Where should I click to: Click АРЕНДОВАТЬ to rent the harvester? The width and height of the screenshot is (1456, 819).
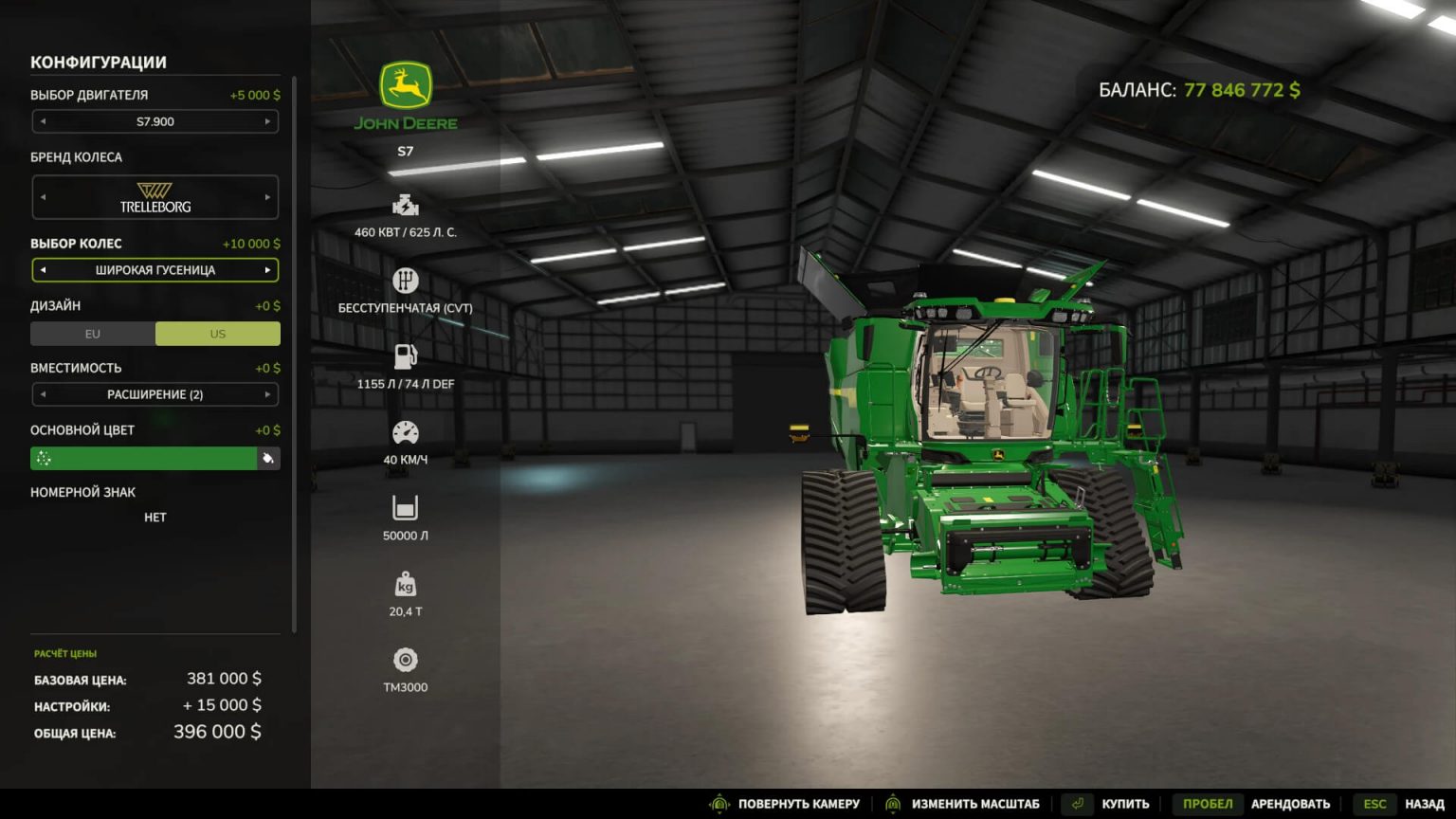pyautogui.click(x=1291, y=803)
